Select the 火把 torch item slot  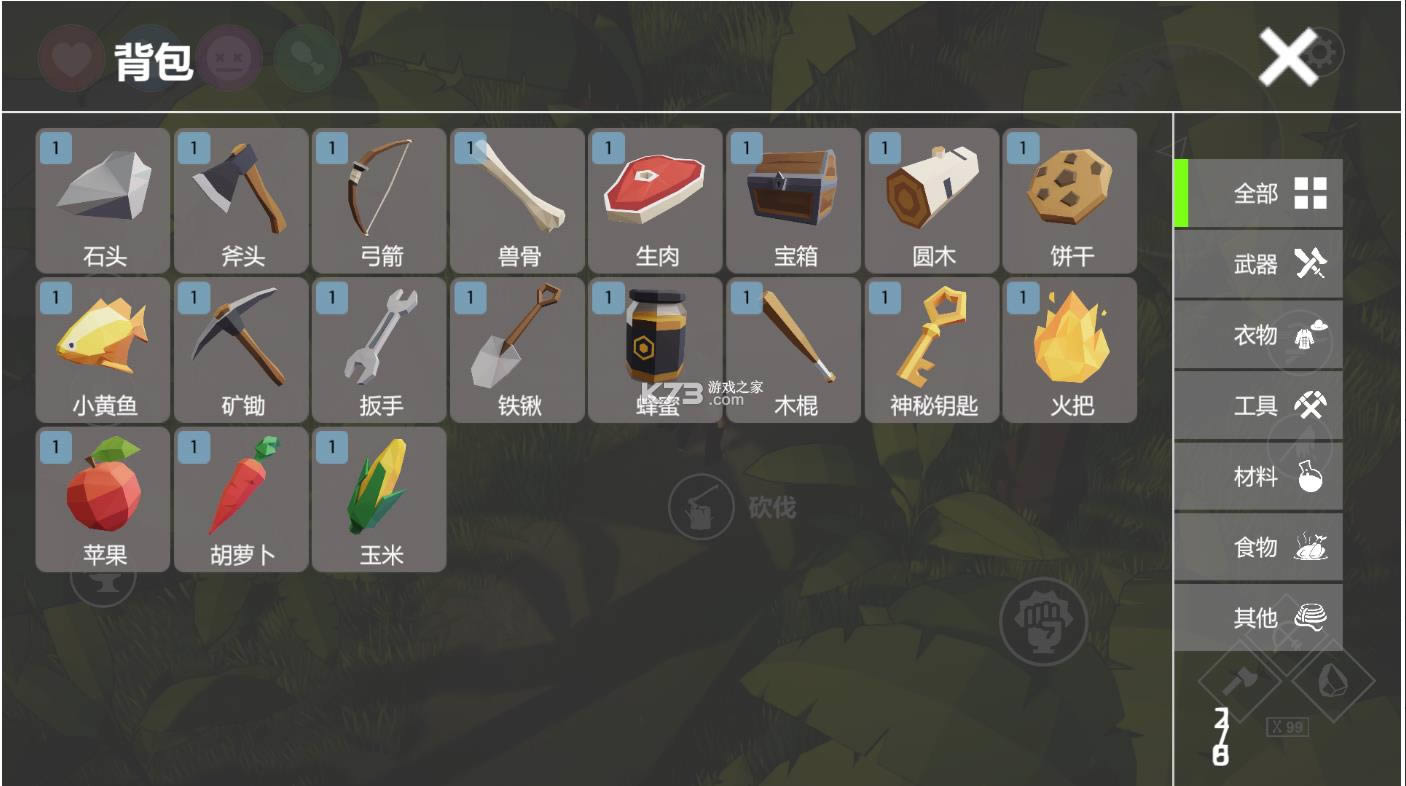pos(1070,348)
